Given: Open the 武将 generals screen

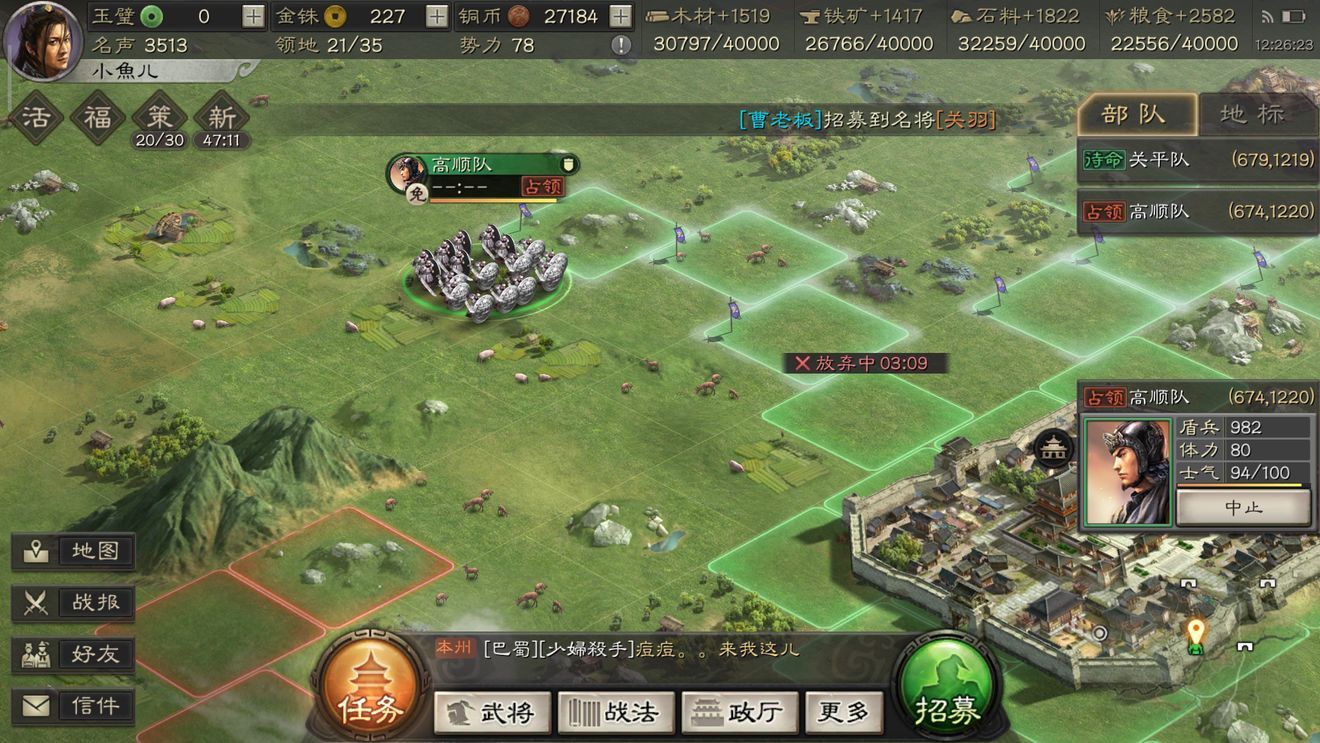Looking at the screenshot, I should 492,712.
